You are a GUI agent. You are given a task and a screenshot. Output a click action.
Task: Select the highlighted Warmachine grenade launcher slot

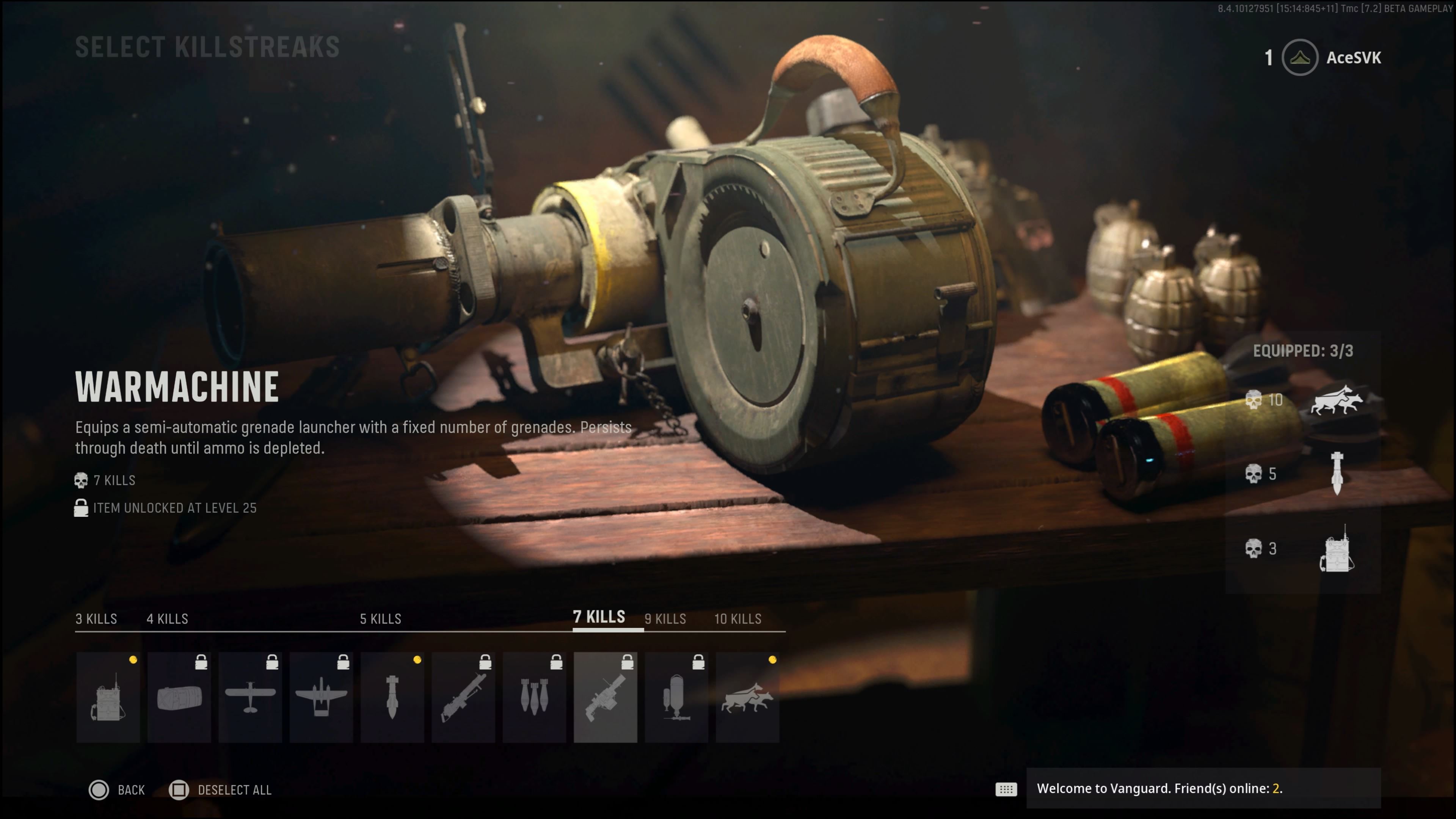(606, 697)
